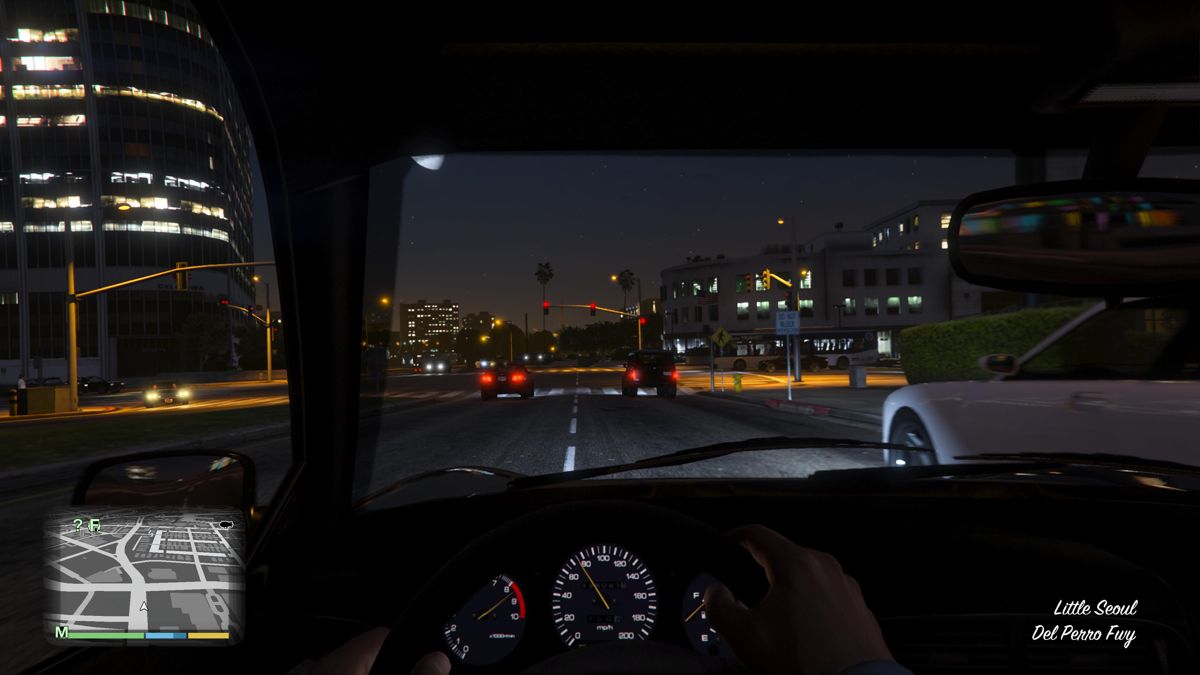Click the green F mission blip

(95, 524)
